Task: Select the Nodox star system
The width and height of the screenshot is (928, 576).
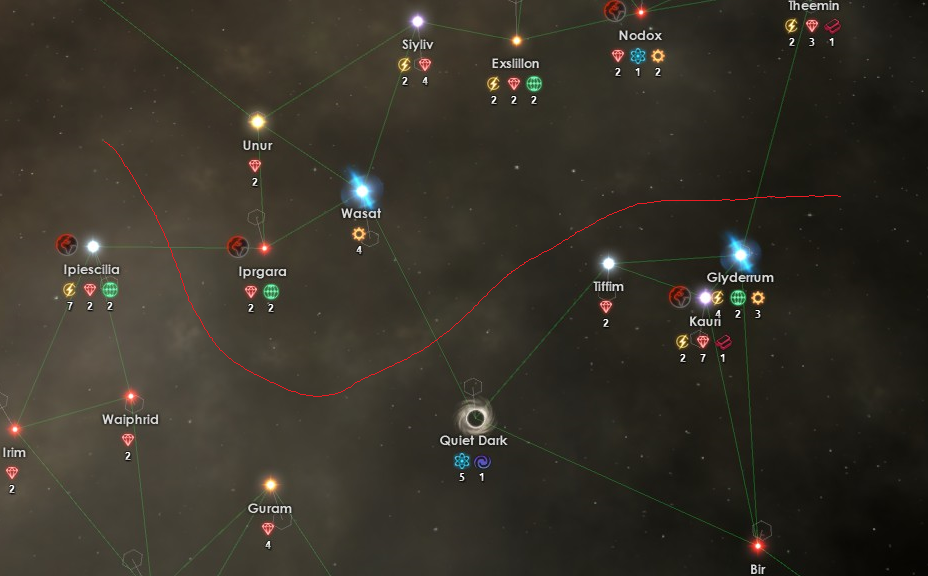Action: click(x=641, y=13)
